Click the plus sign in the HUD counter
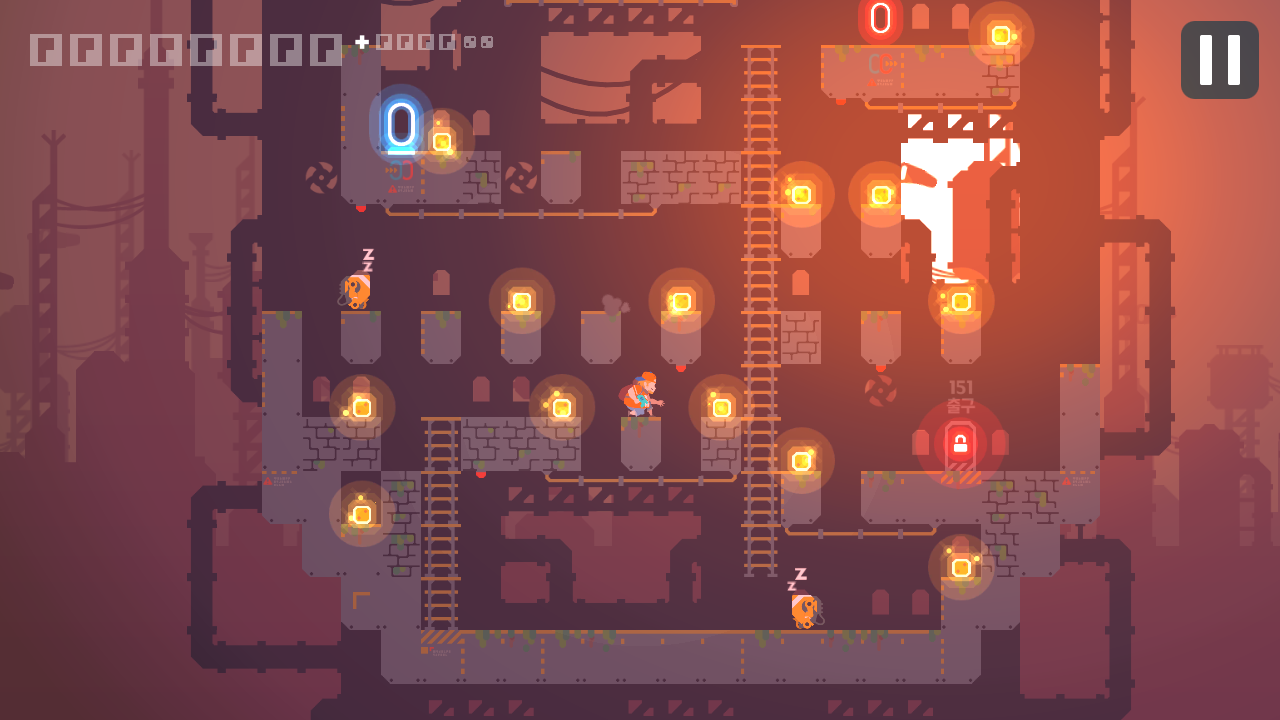The image size is (1280, 720). 362,41
